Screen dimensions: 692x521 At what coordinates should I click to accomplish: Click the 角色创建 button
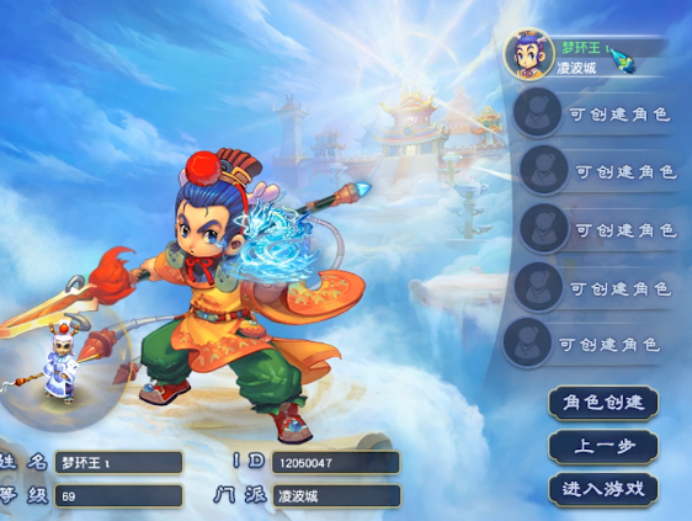click(x=602, y=403)
